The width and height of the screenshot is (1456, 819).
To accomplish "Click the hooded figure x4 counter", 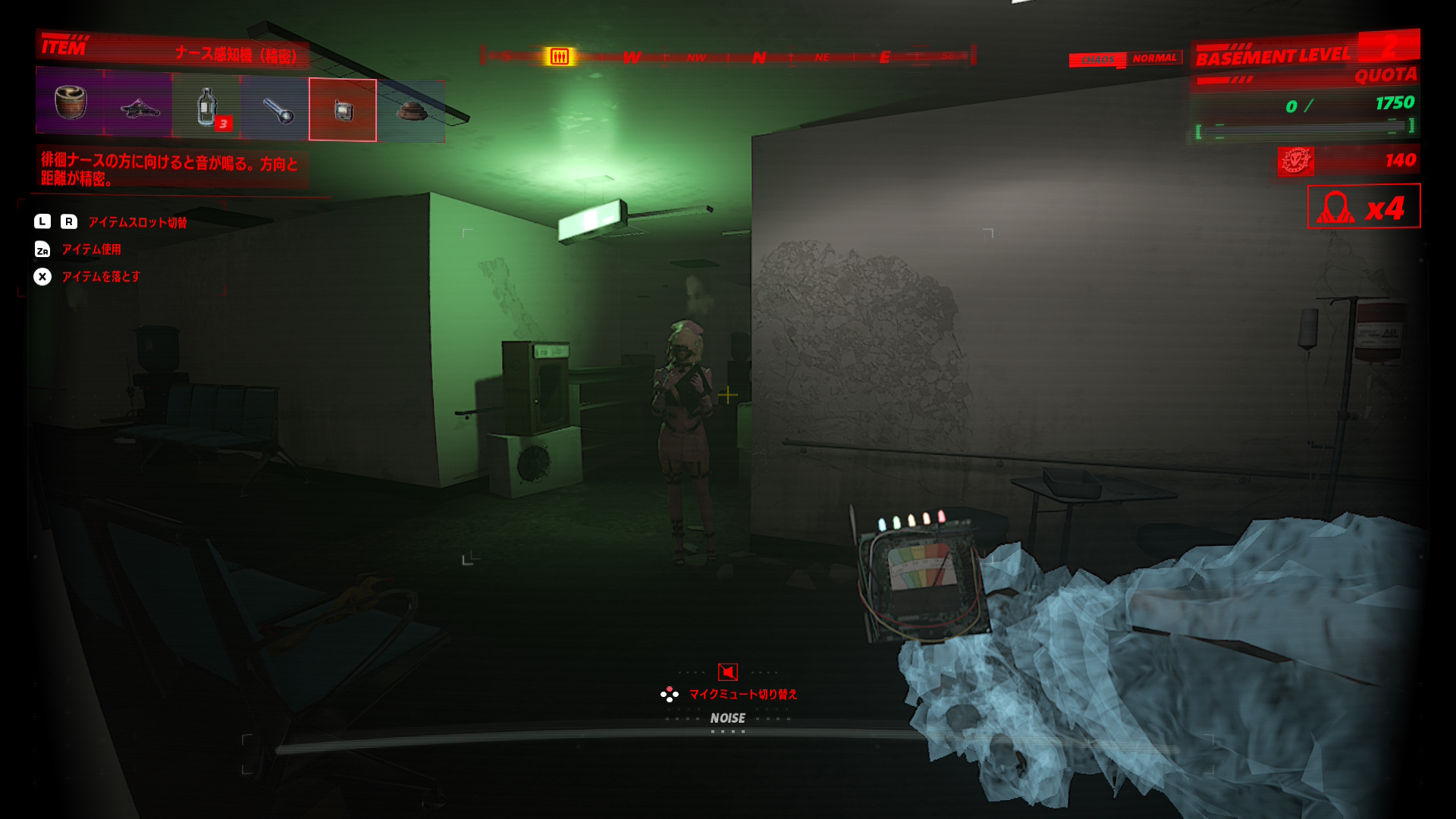I will click(1363, 206).
